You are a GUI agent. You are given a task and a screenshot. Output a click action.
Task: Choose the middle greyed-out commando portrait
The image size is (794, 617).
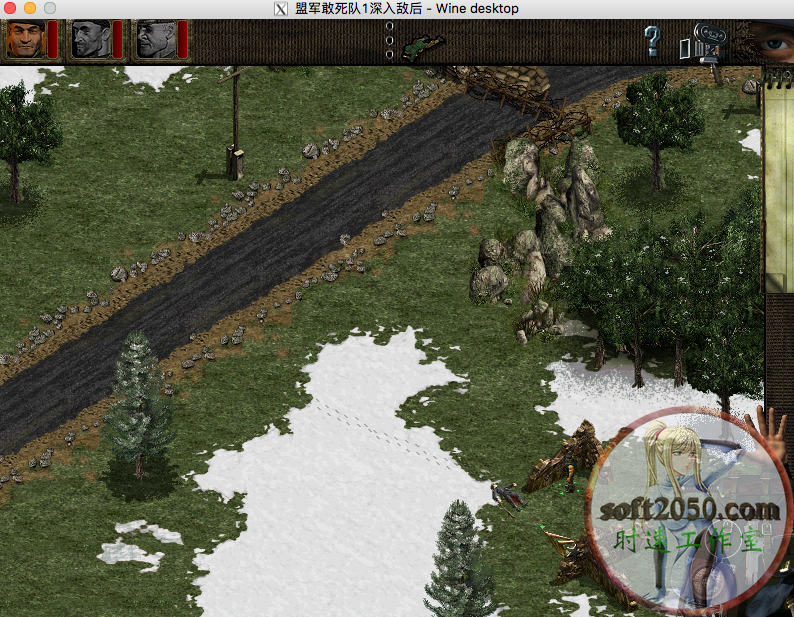click(x=89, y=40)
